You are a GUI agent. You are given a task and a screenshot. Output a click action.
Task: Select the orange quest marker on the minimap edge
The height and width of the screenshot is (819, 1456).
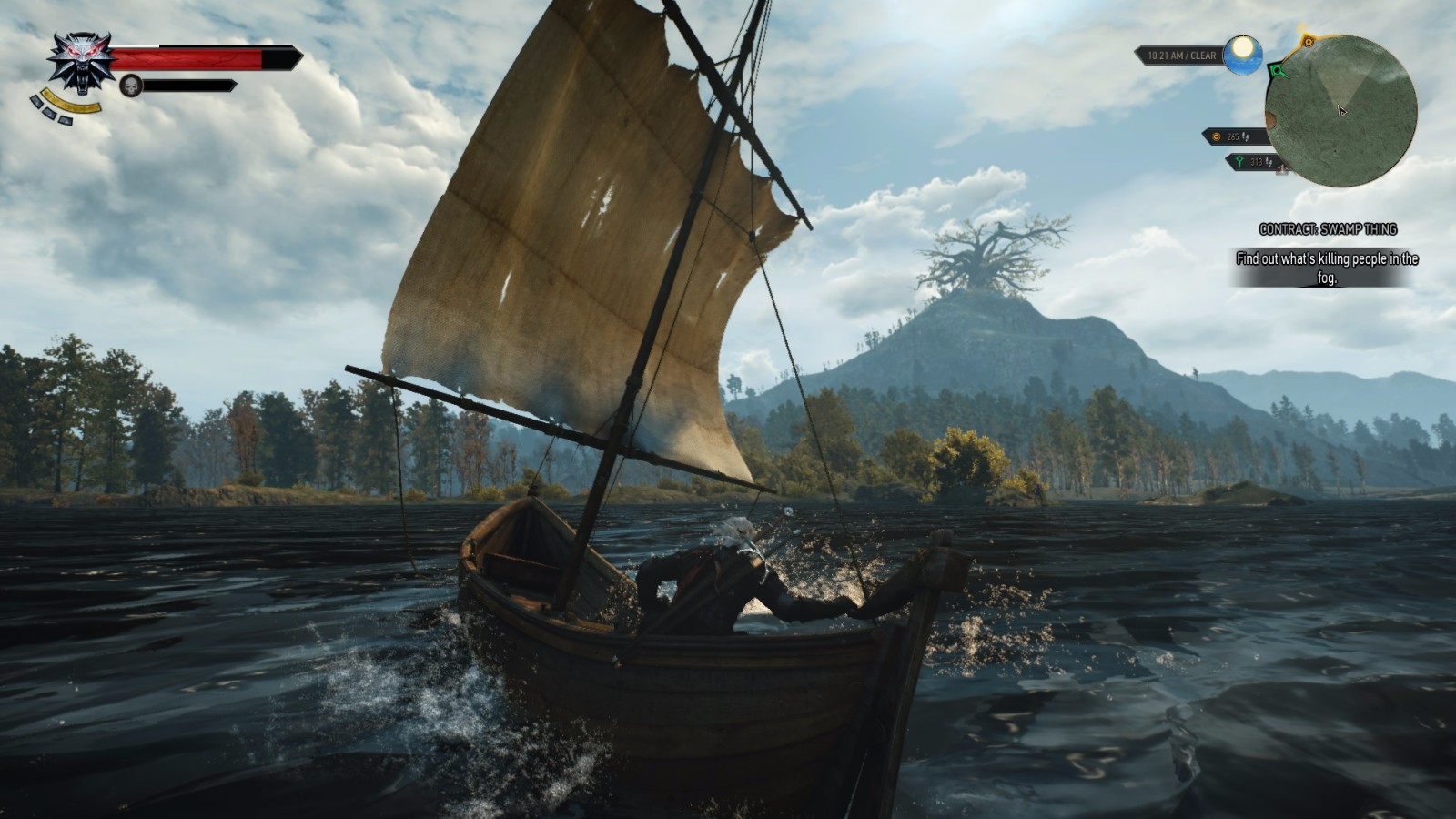tap(1309, 41)
